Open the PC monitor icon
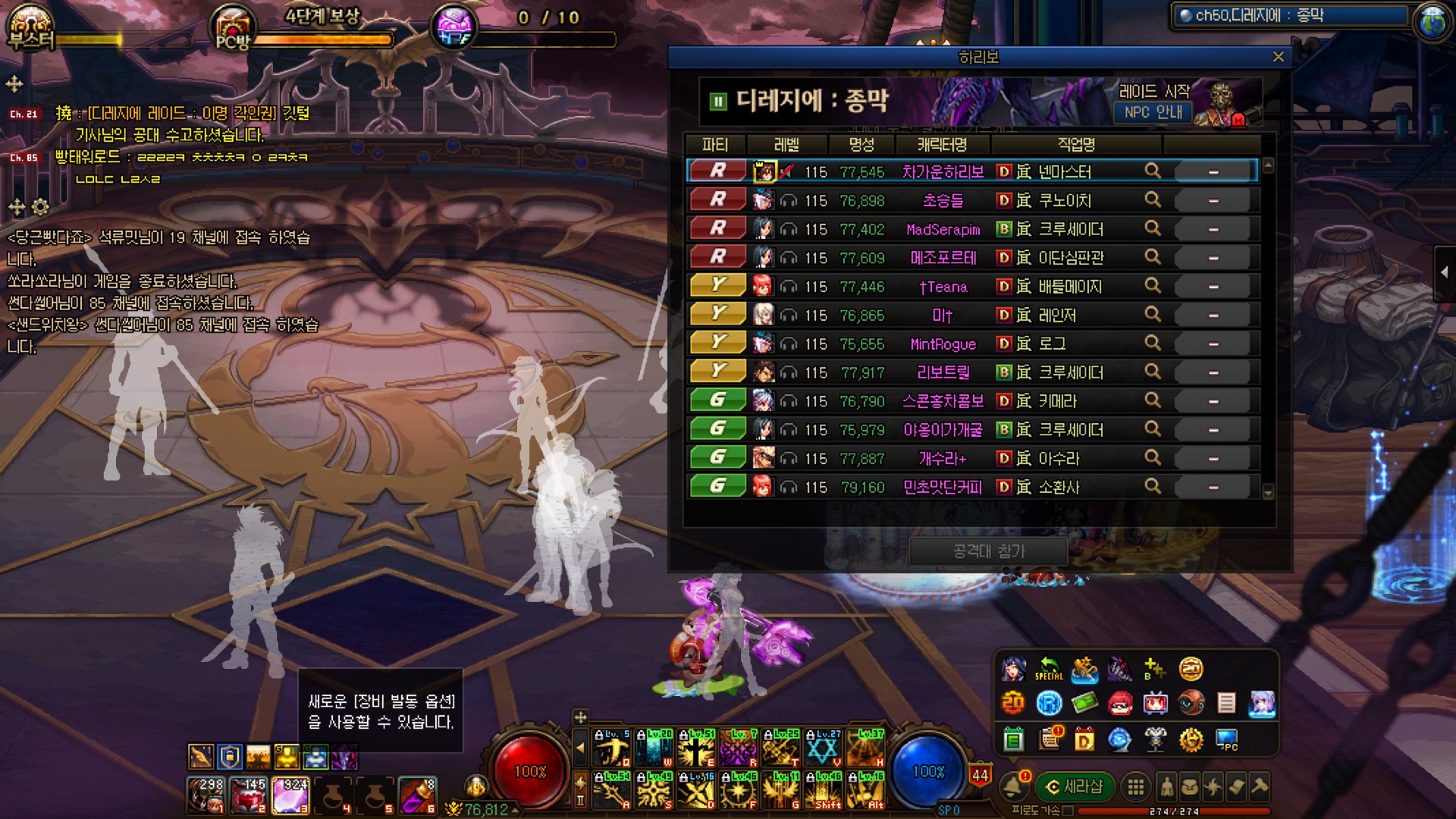The image size is (1456, 819). 1226,739
